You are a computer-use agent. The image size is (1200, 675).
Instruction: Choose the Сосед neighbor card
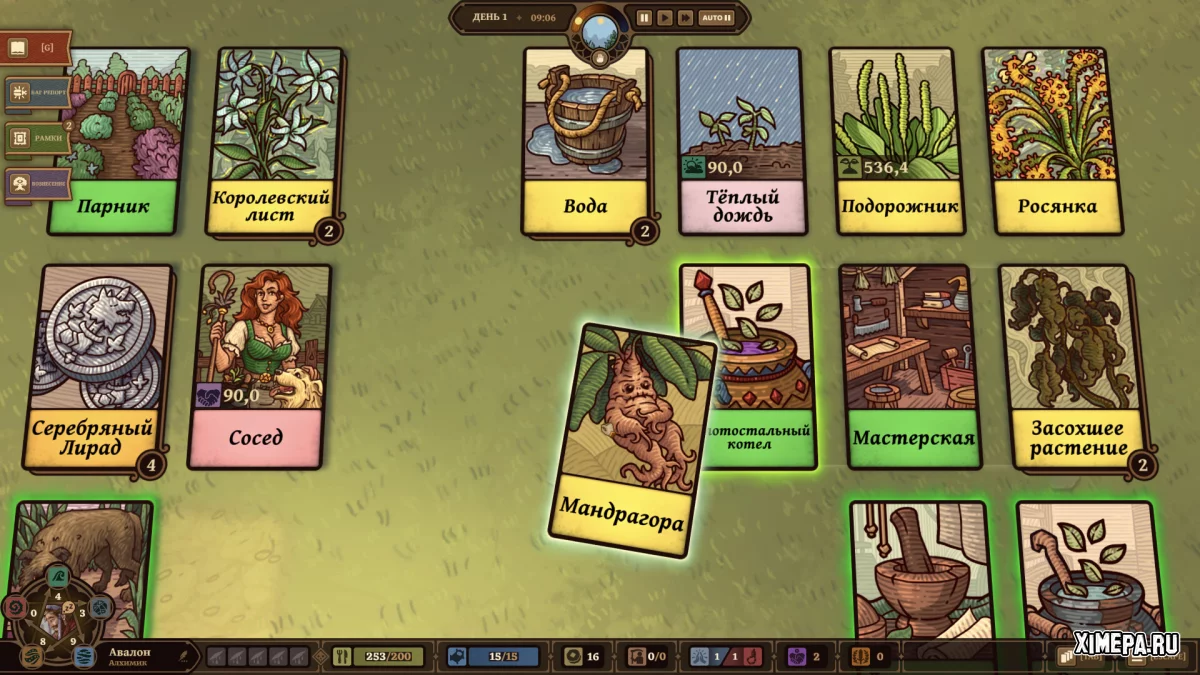click(257, 365)
